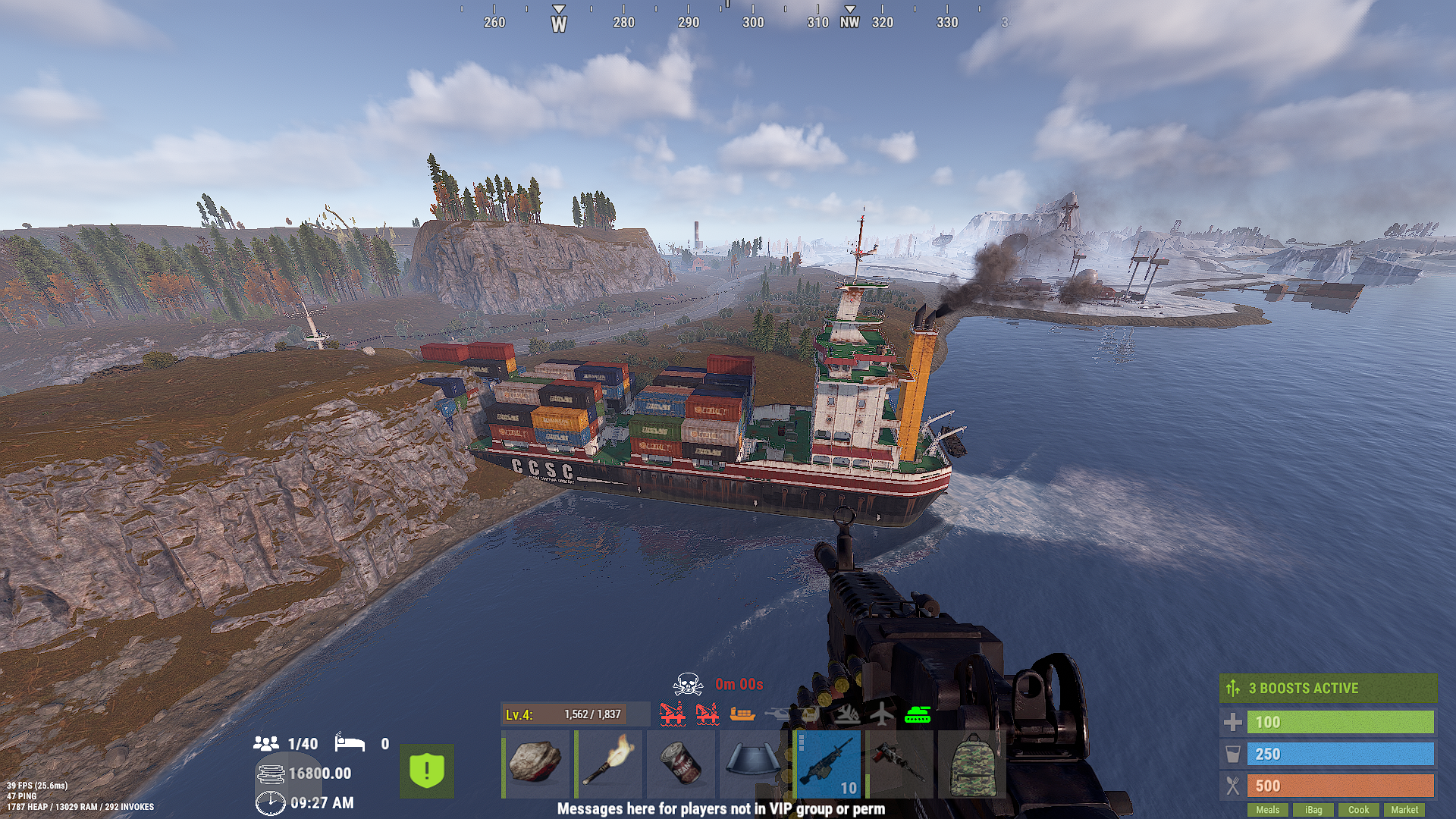The image size is (1456, 819).
Task: Click the helicopter event icon
Action: click(x=777, y=714)
